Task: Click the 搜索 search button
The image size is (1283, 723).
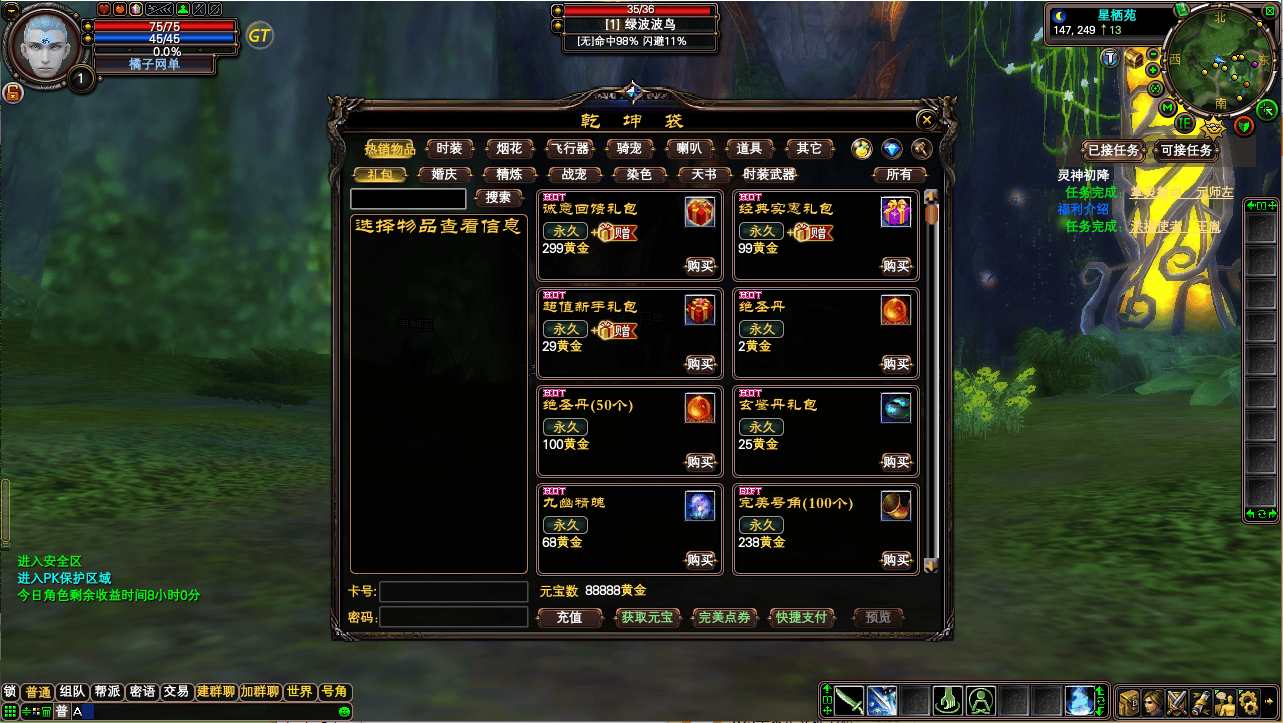Action: click(x=498, y=198)
